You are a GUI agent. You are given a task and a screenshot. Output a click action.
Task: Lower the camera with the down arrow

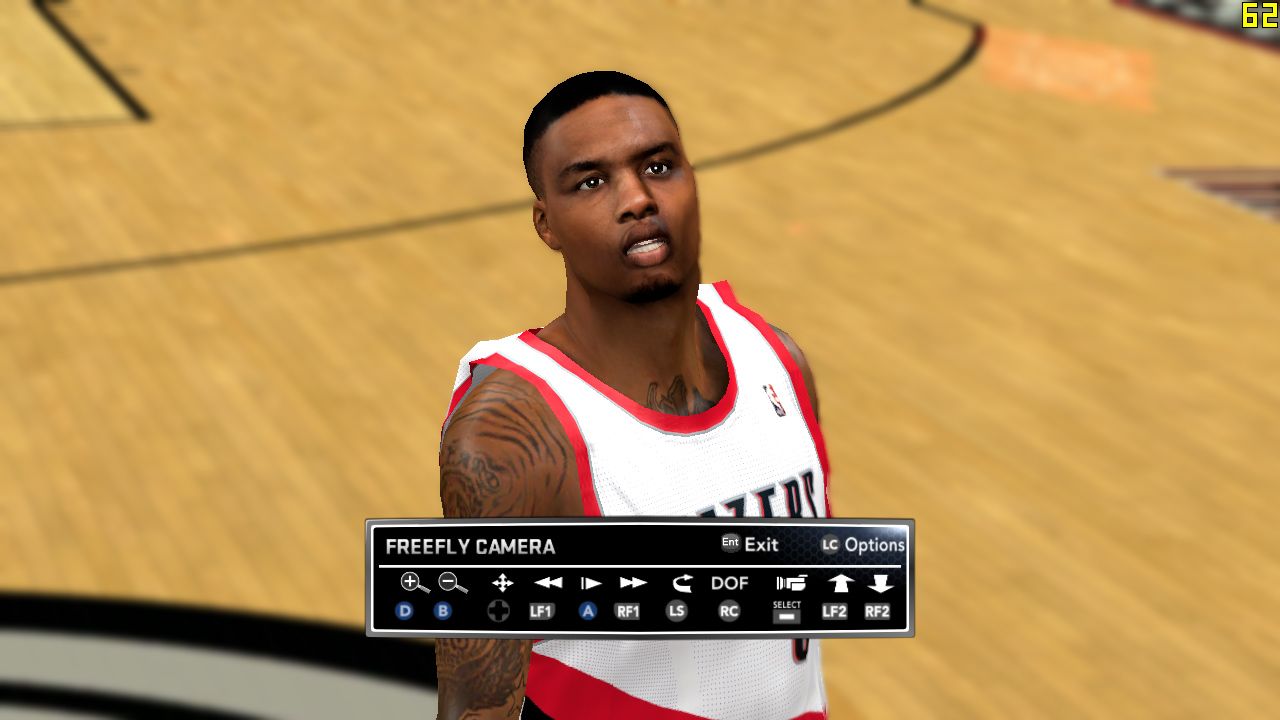[x=880, y=583]
